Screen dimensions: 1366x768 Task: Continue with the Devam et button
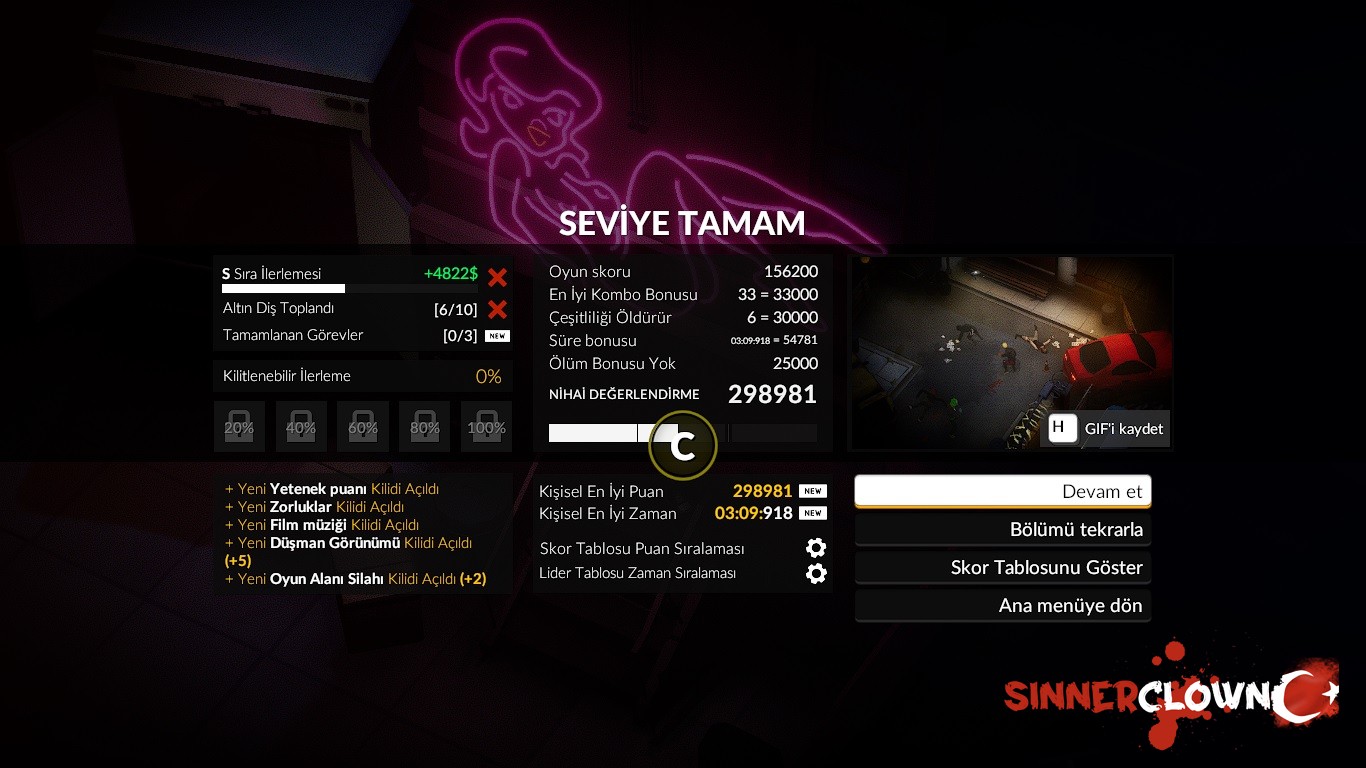[1003, 491]
